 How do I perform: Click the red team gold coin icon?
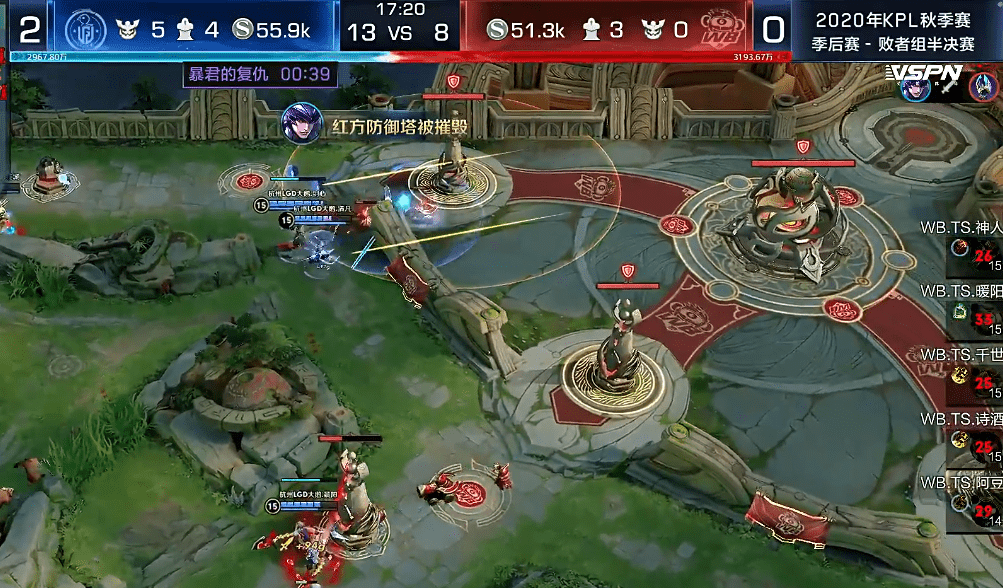pyautogui.click(x=497, y=30)
